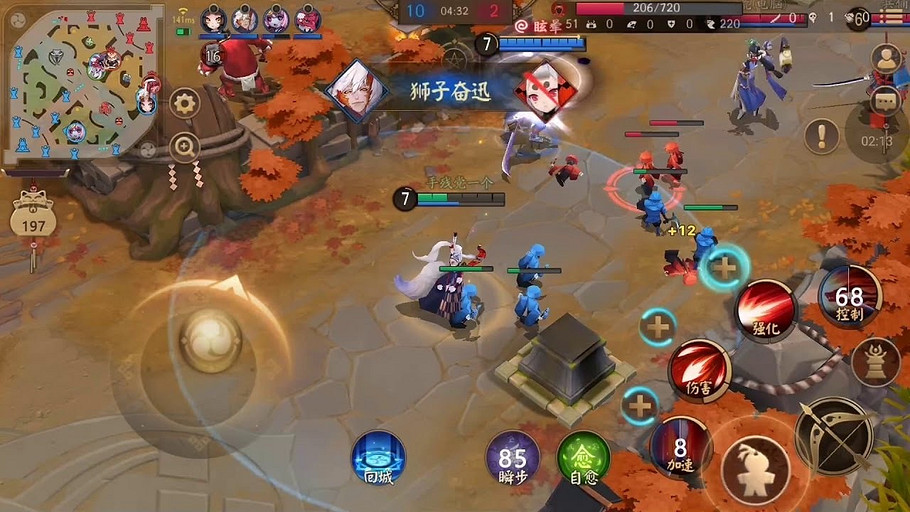The height and width of the screenshot is (512, 910).
Task: Send an alert with the exclamation button
Action: pyautogui.click(x=822, y=135)
